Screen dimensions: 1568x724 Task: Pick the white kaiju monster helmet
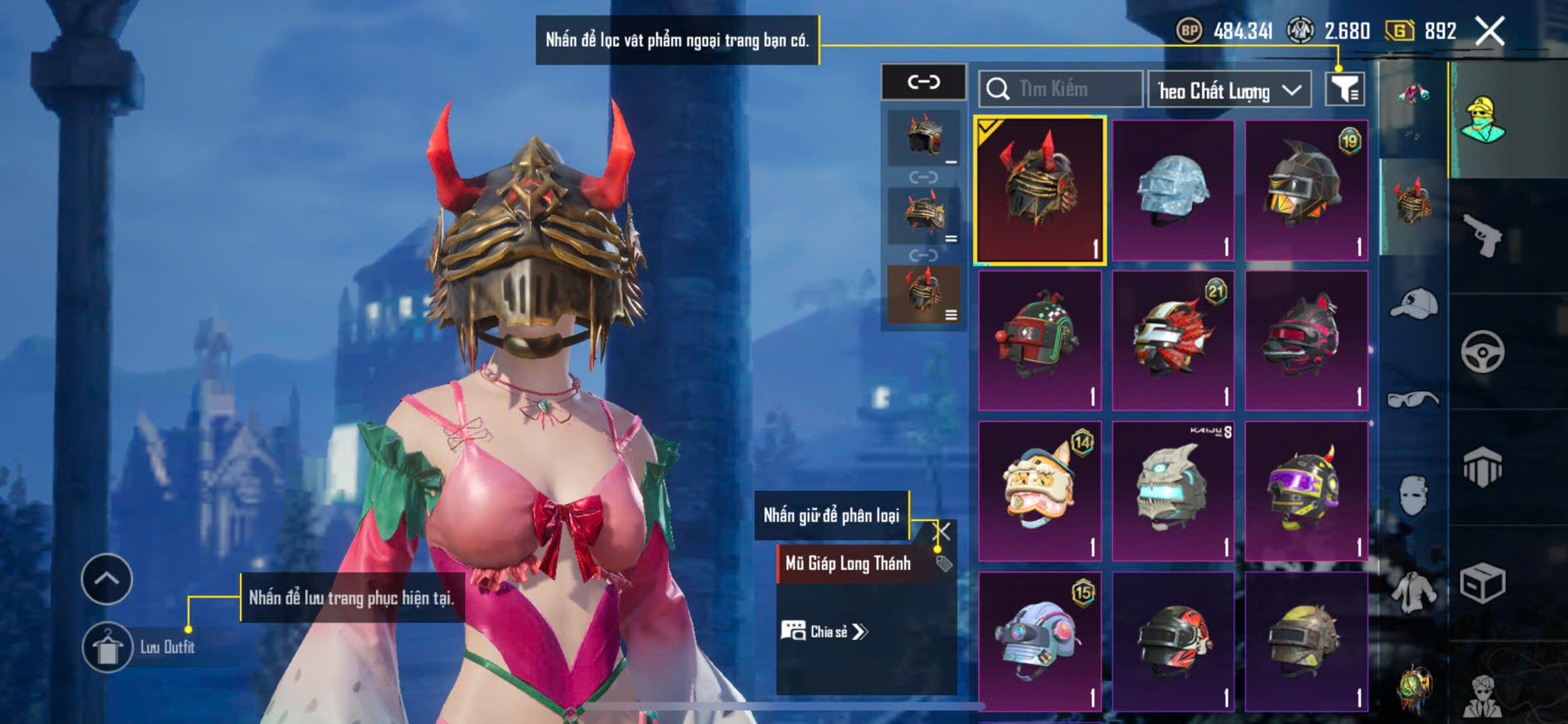pyautogui.click(x=1173, y=490)
